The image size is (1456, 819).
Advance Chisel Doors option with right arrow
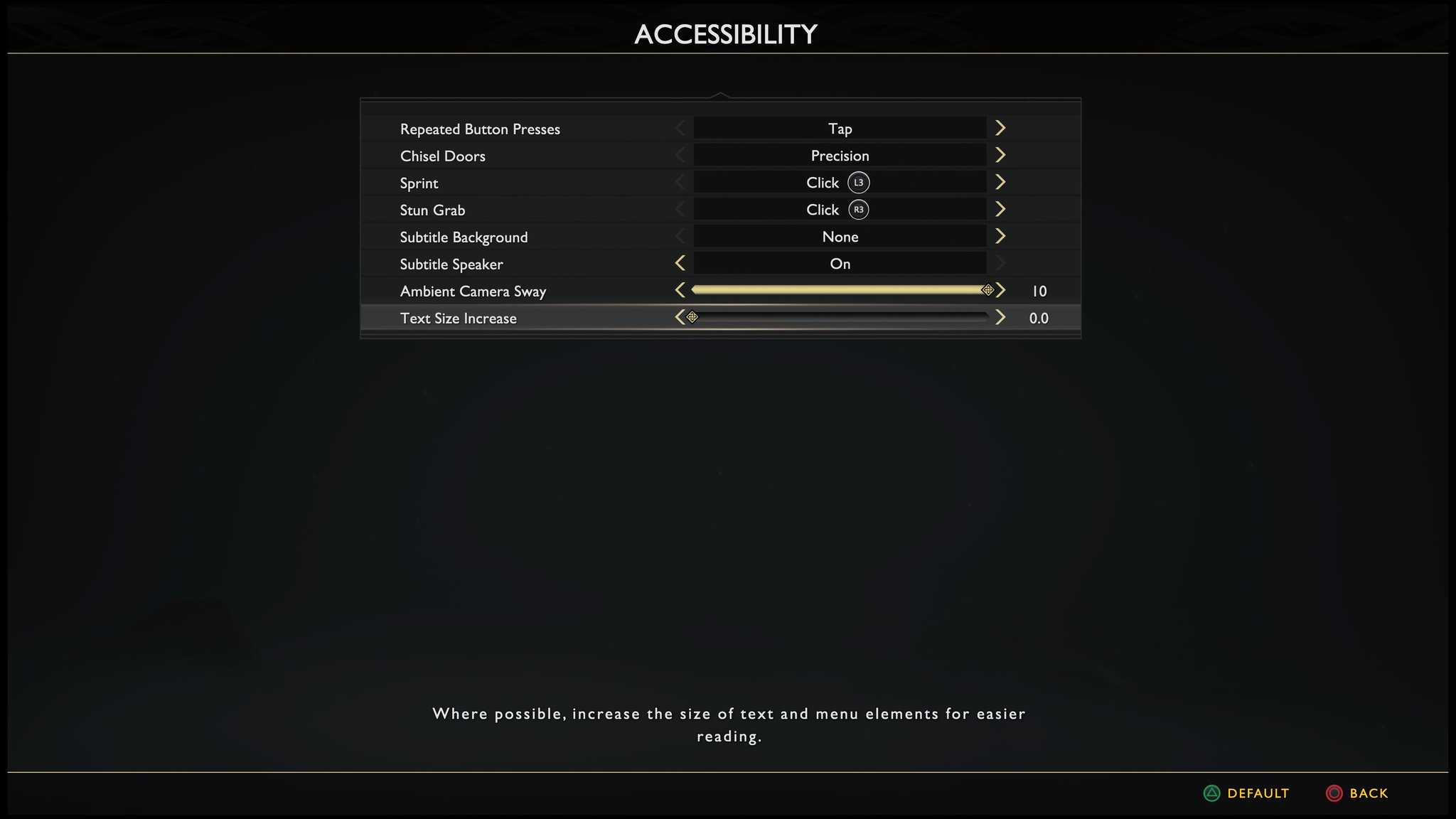(1000, 155)
